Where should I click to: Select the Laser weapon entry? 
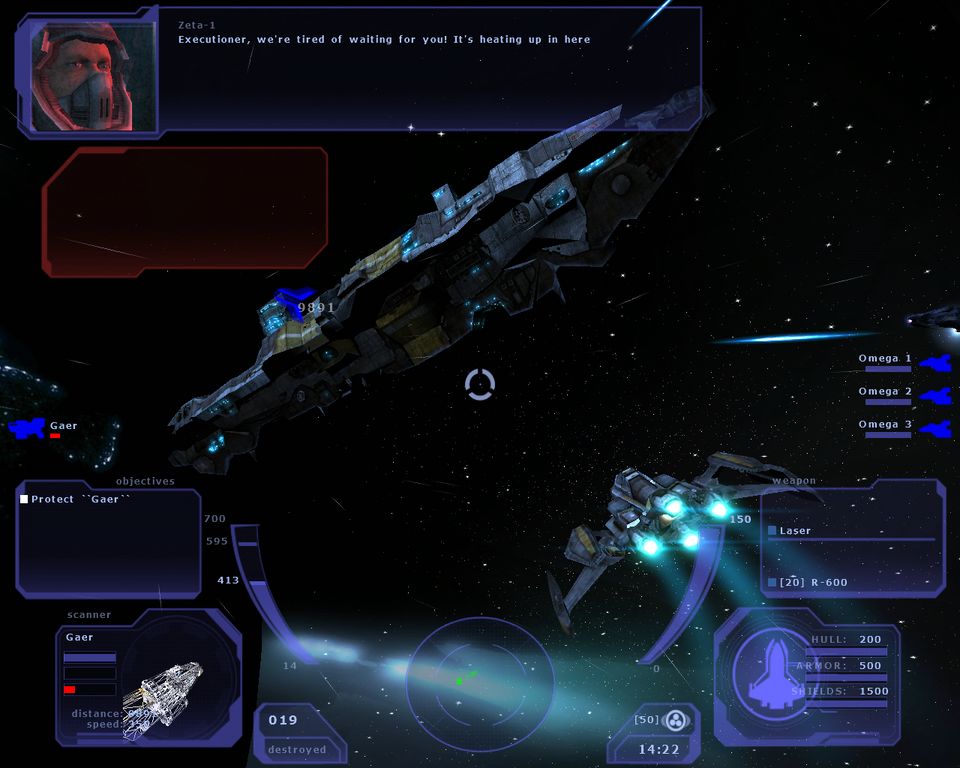pos(795,531)
